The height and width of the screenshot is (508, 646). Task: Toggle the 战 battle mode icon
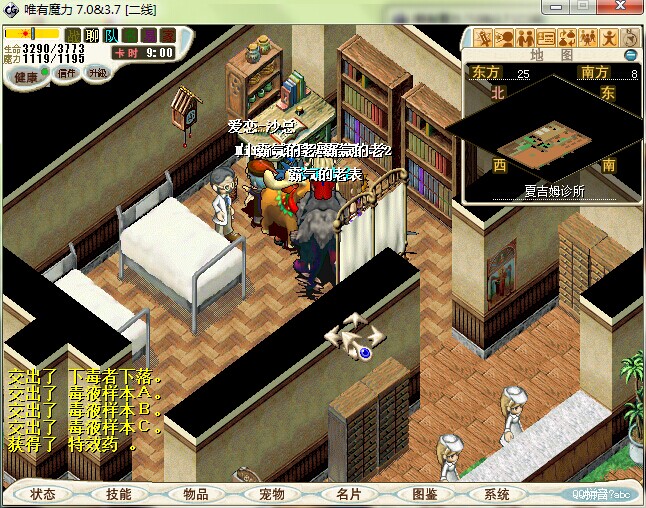(73, 35)
